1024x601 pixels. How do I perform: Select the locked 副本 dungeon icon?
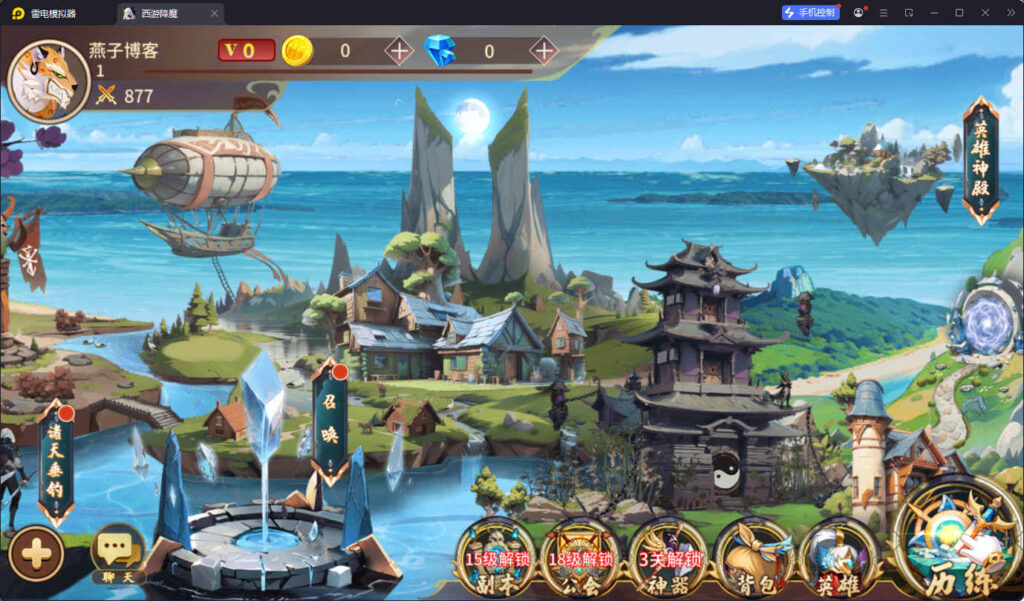point(497,555)
